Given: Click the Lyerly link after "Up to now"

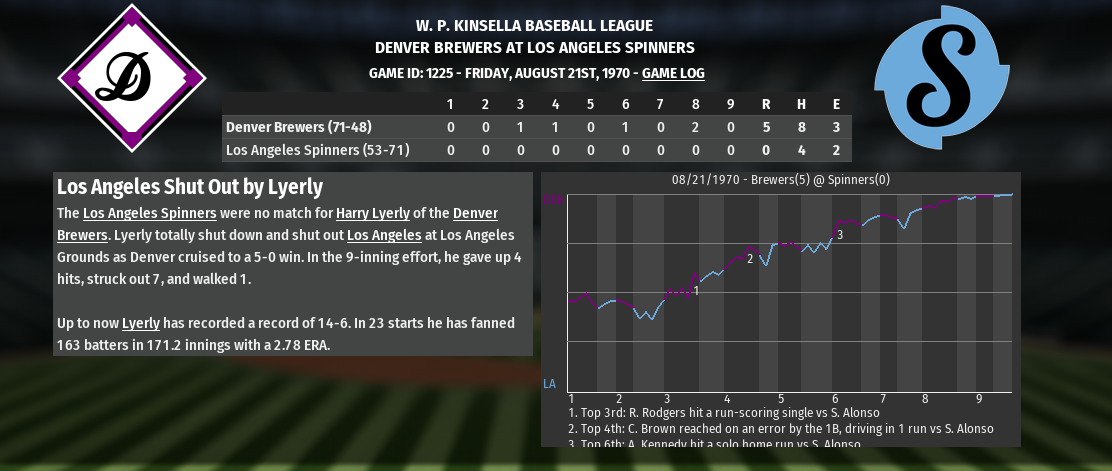Looking at the screenshot, I should (x=141, y=323).
